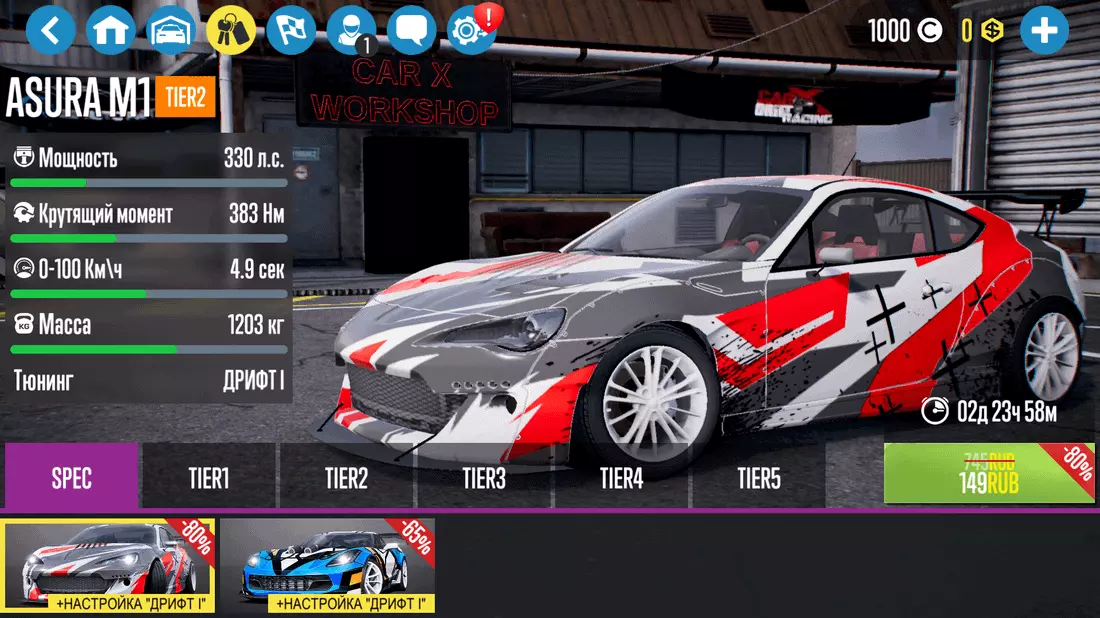
Task: Open the chat speech bubble
Action: pos(411,31)
